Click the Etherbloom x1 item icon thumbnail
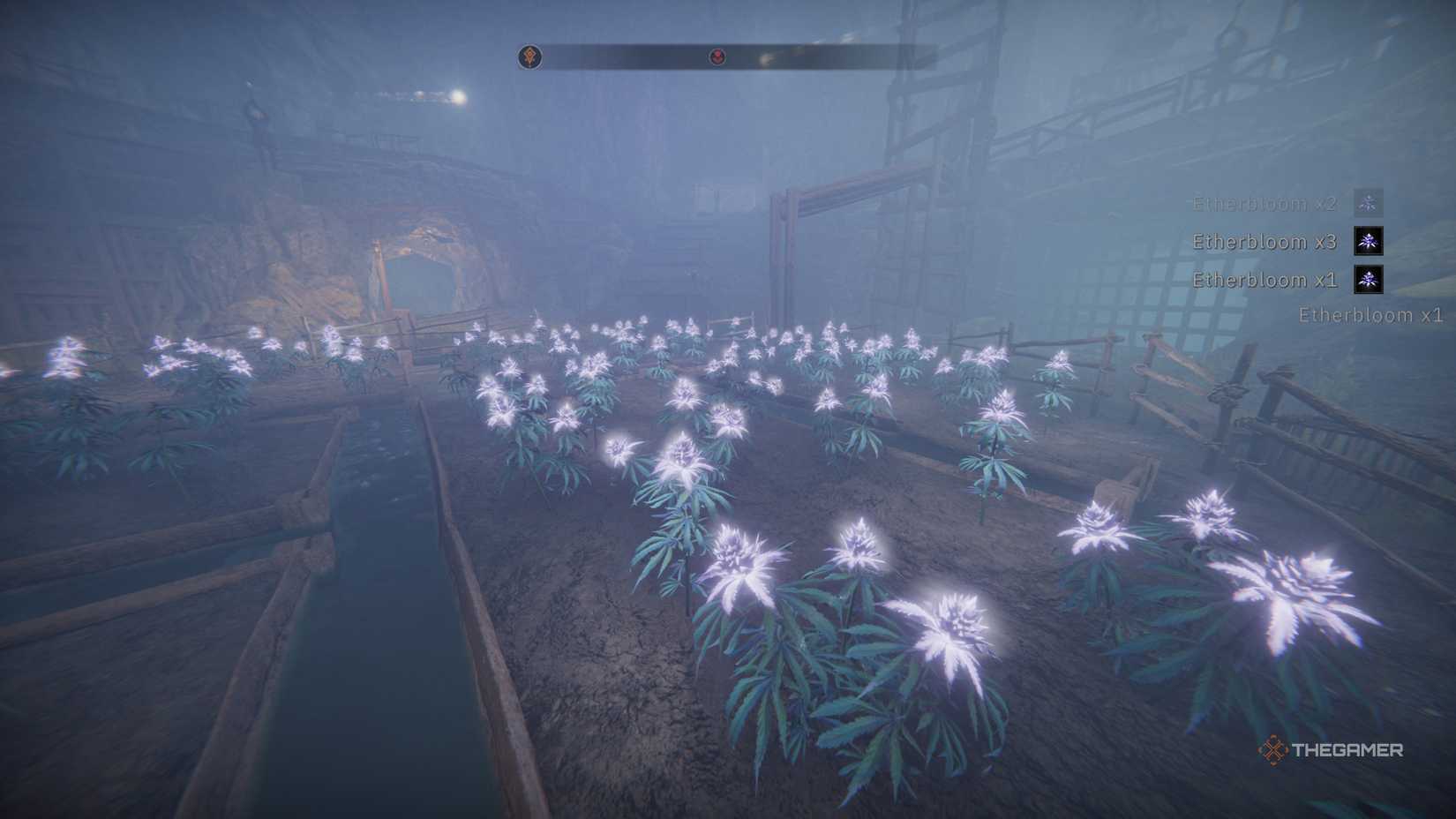The image size is (1456, 819). (x=1367, y=281)
